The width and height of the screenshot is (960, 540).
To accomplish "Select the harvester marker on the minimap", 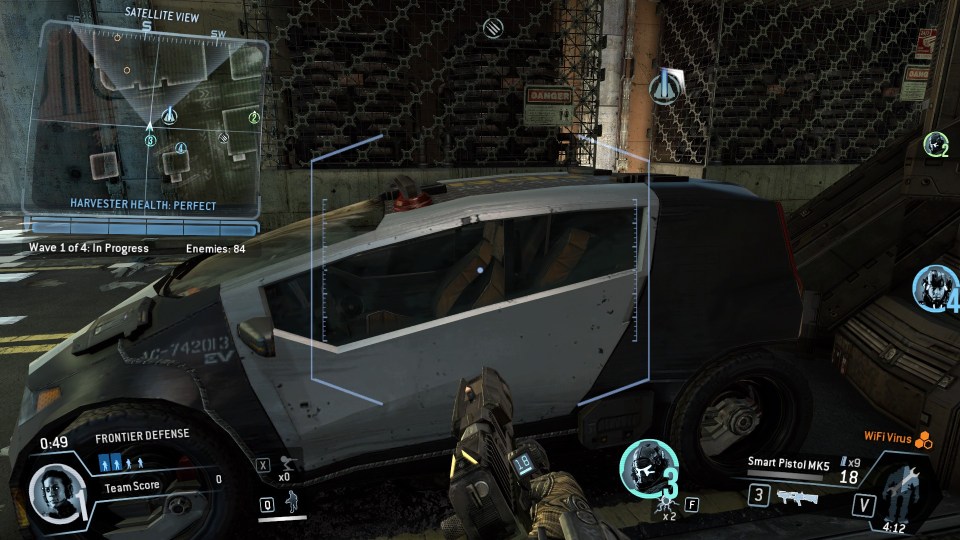I will pyautogui.click(x=169, y=116).
